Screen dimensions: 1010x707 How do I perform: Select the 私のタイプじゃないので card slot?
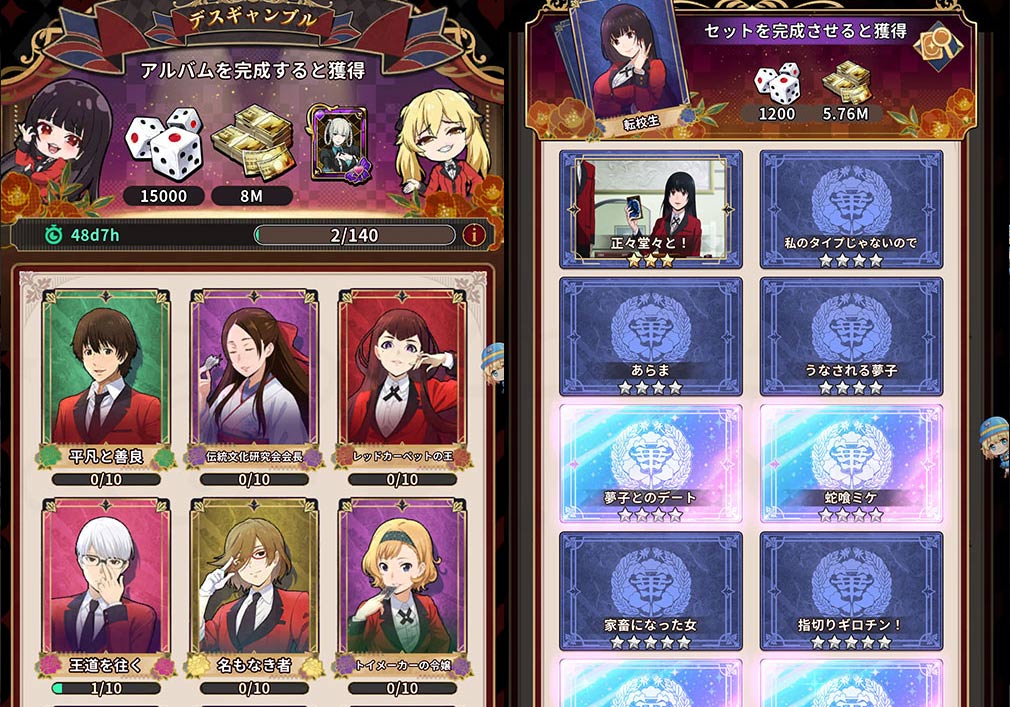[x=851, y=210]
